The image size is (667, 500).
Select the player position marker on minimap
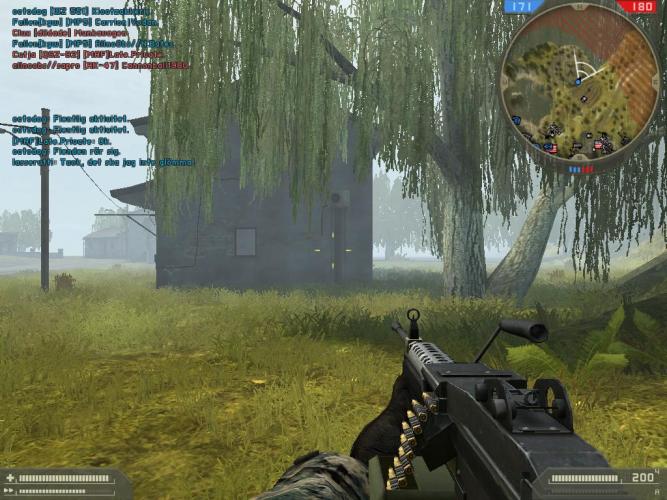coord(577,80)
